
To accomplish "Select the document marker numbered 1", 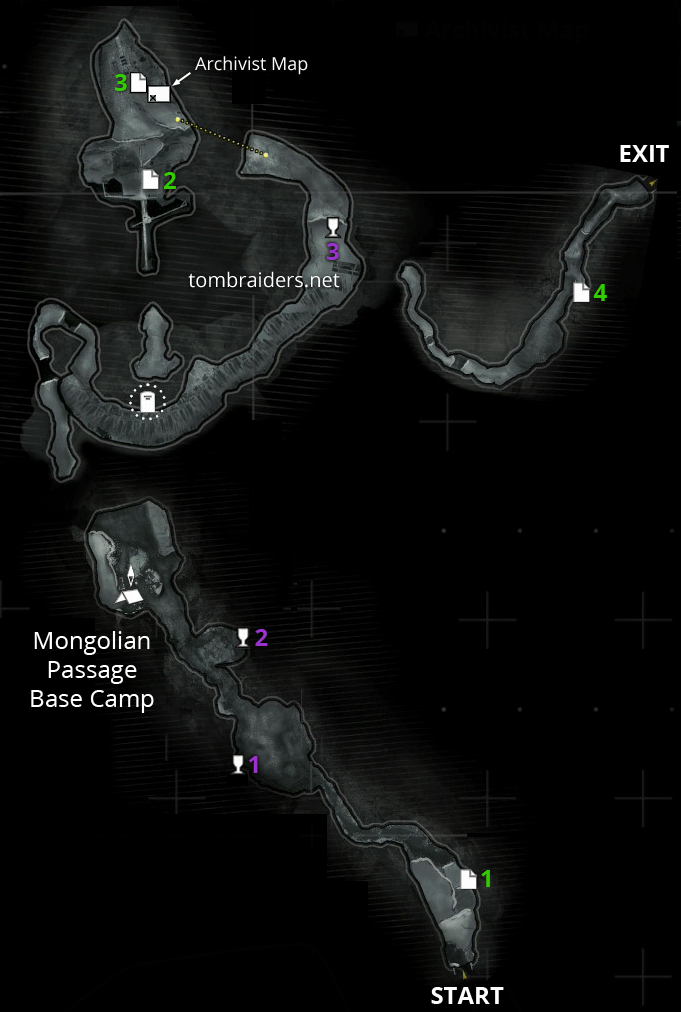I will [468, 878].
